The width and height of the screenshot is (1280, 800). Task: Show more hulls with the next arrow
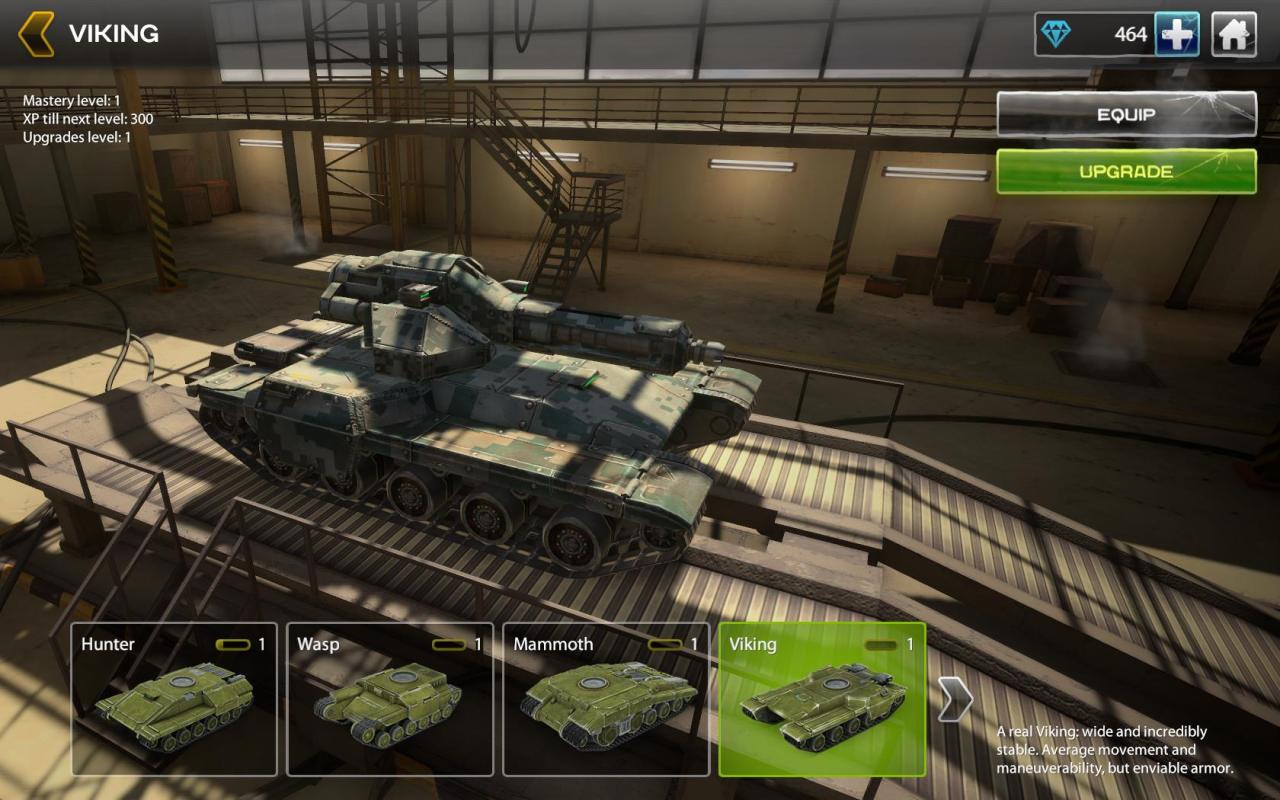pos(954,699)
